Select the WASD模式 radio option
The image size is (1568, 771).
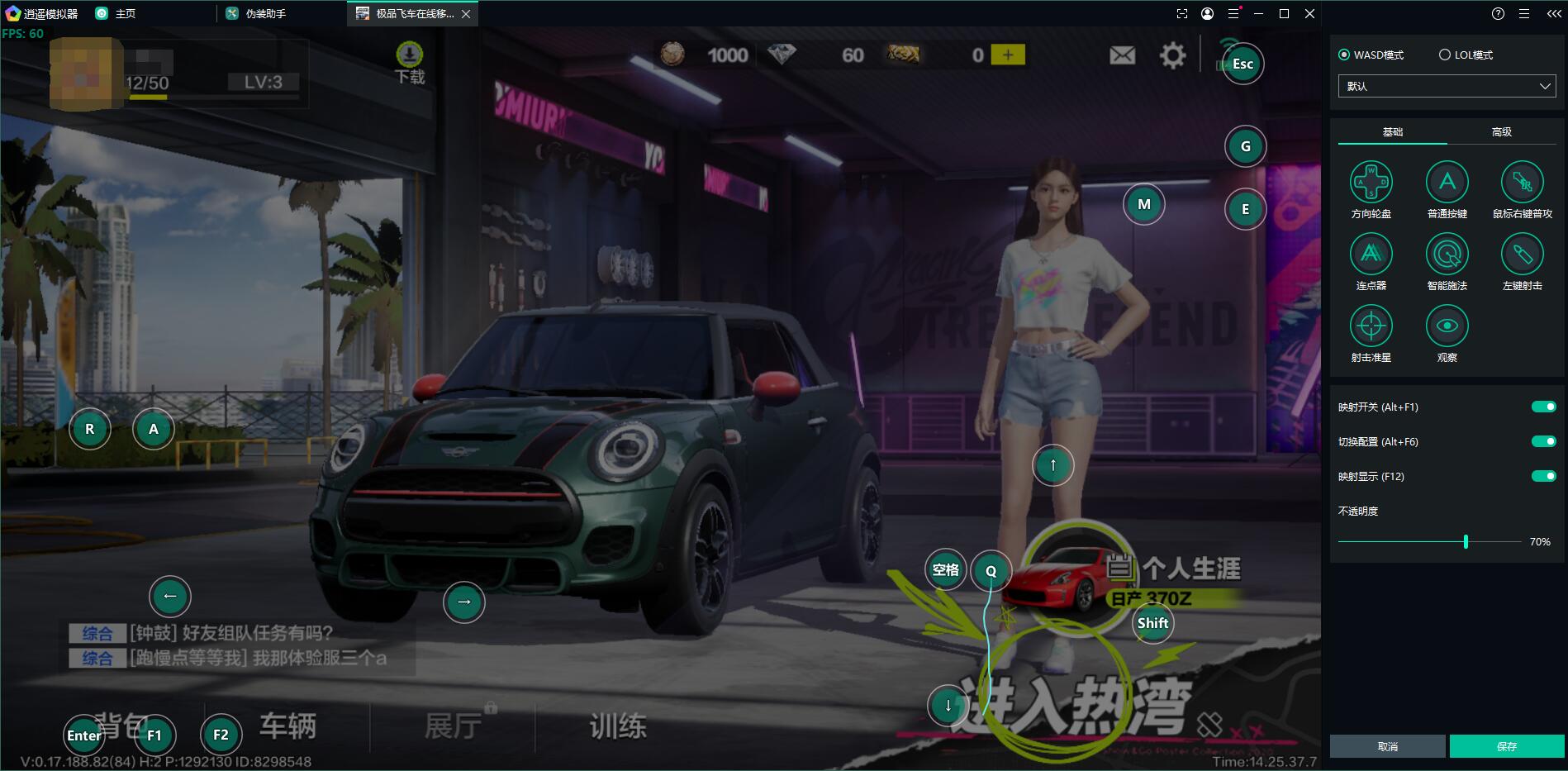tap(1344, 55)
